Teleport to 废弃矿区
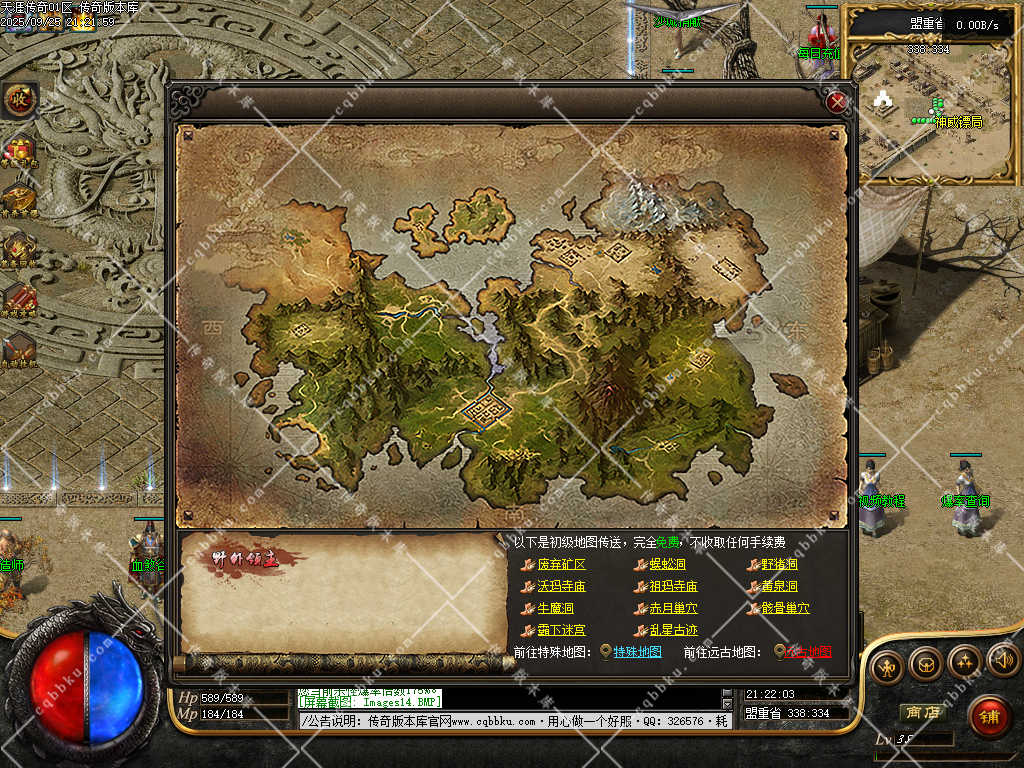 click(561, 565)
